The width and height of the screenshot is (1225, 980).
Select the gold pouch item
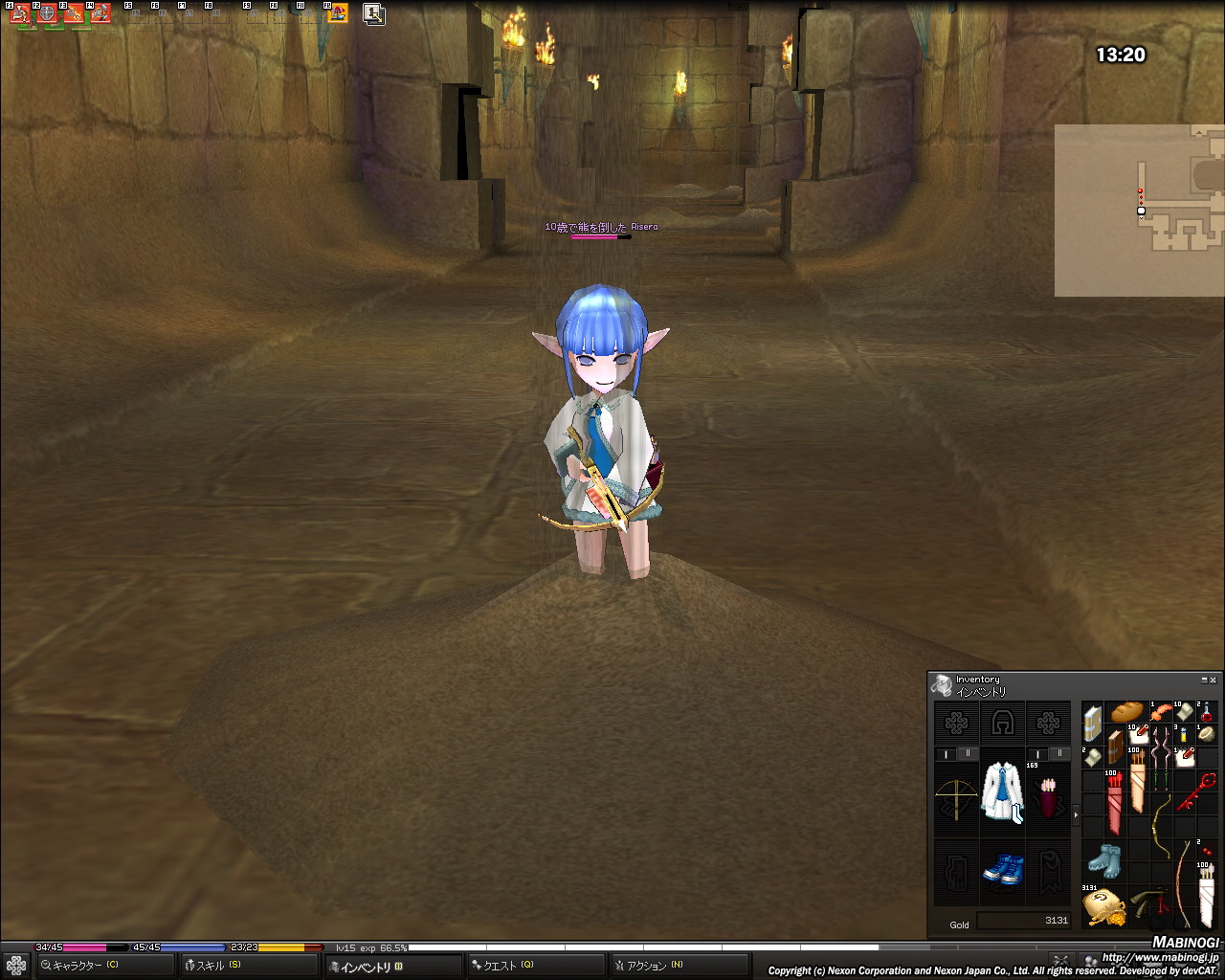click(1103, 907)
